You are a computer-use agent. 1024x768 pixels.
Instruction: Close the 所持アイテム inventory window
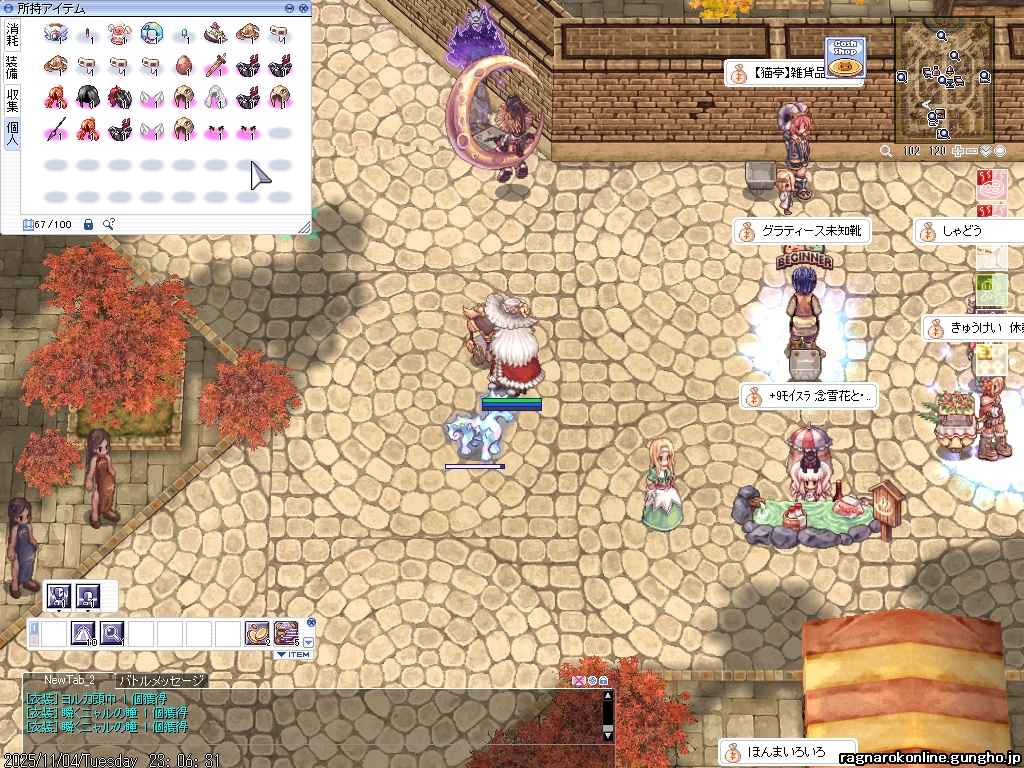pos(304,8)
